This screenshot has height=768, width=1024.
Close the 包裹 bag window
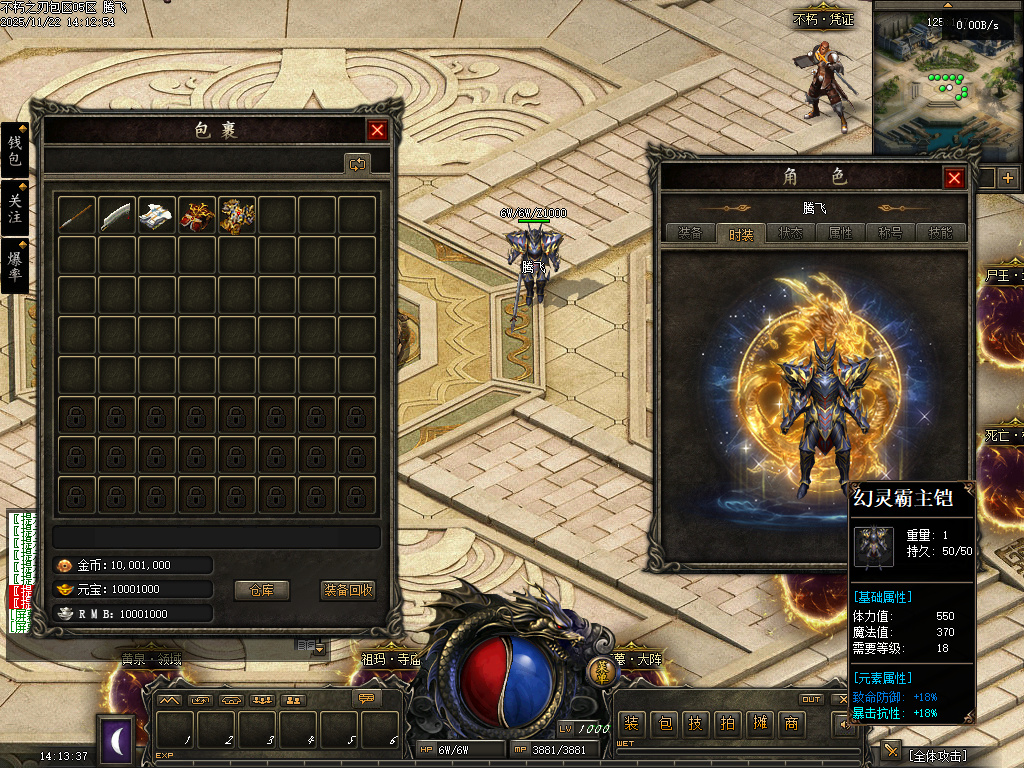[x=377, y=130]
